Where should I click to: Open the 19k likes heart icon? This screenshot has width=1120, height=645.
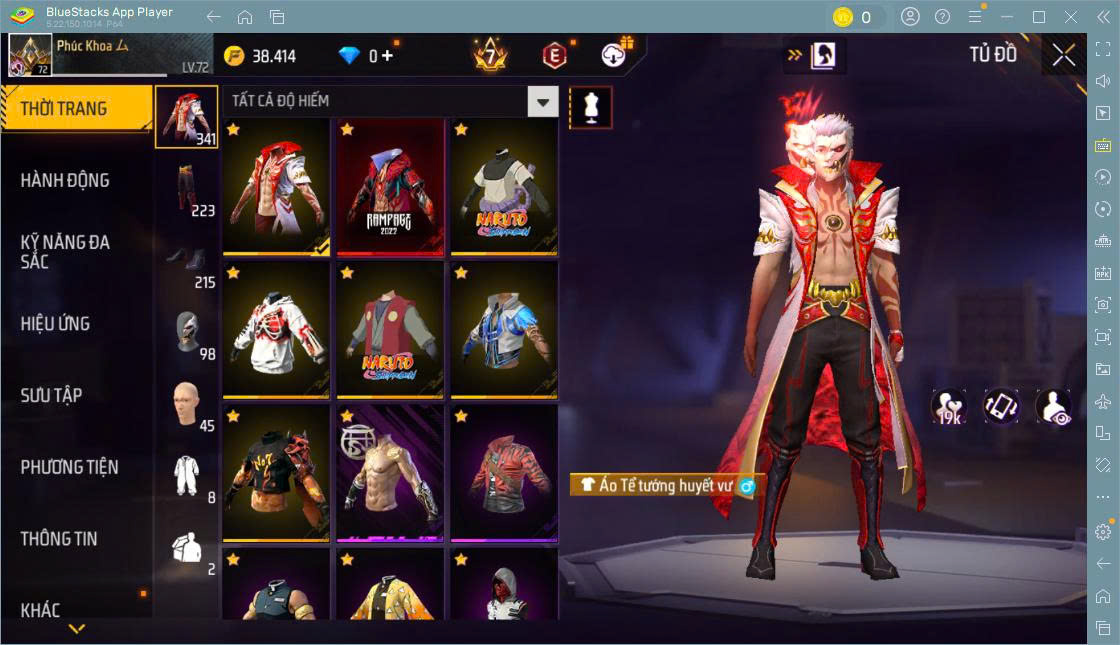948,407
